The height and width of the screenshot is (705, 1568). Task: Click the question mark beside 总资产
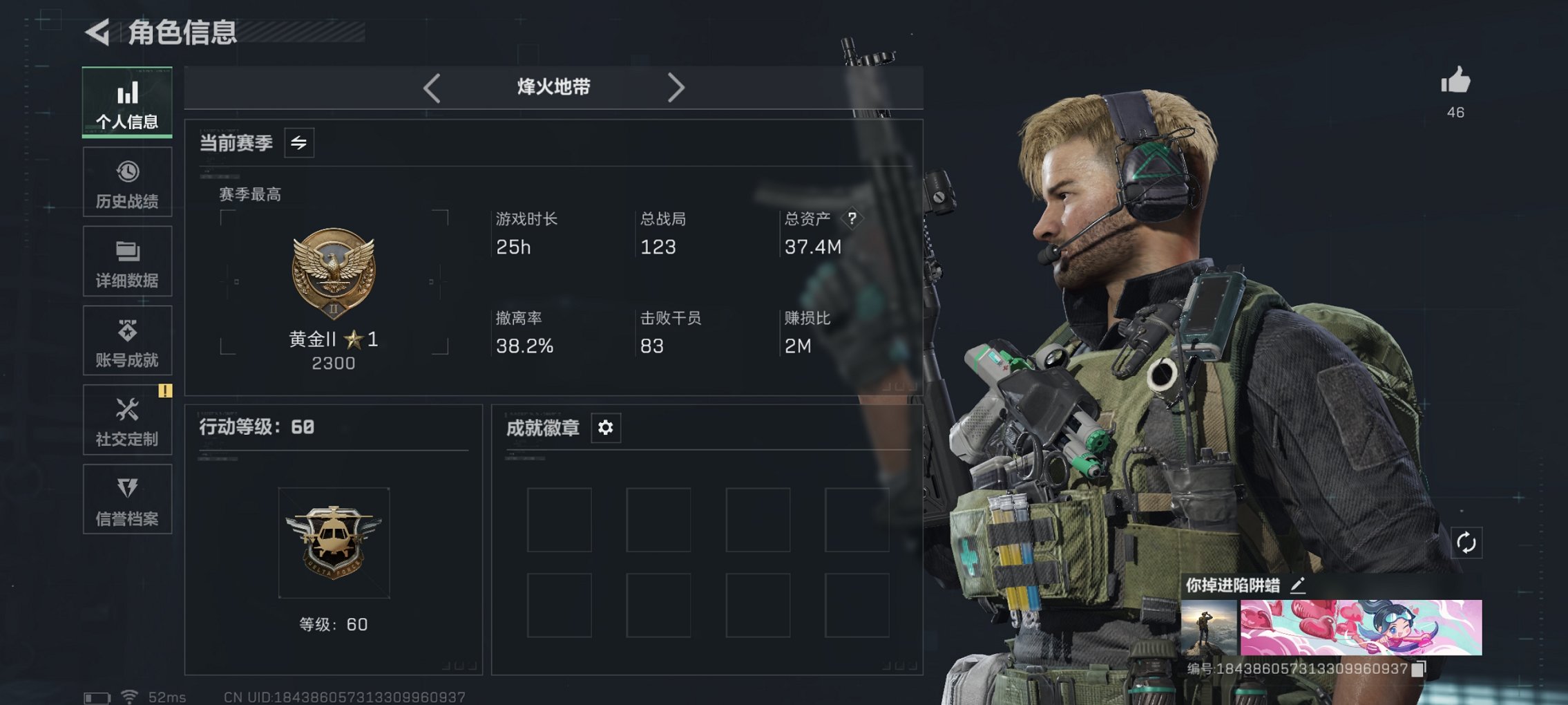point(854,219)
